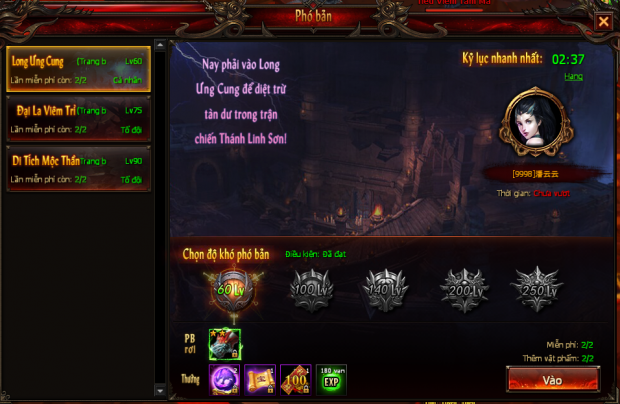This screenshot has width=620, height=404.
Task: Inspect the red 100 voucher reward
Action: 296,379
